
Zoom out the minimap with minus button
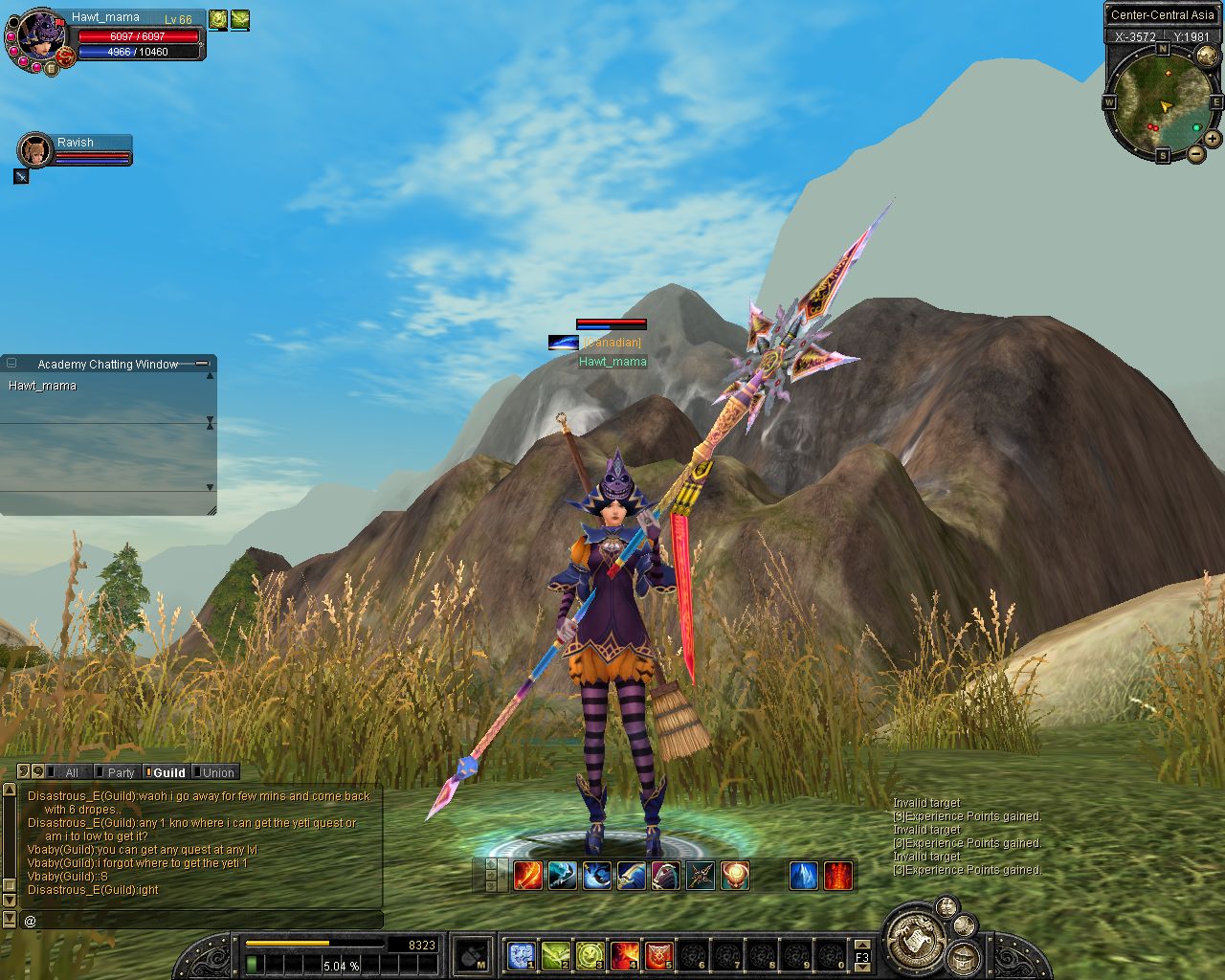[1196, 153]
